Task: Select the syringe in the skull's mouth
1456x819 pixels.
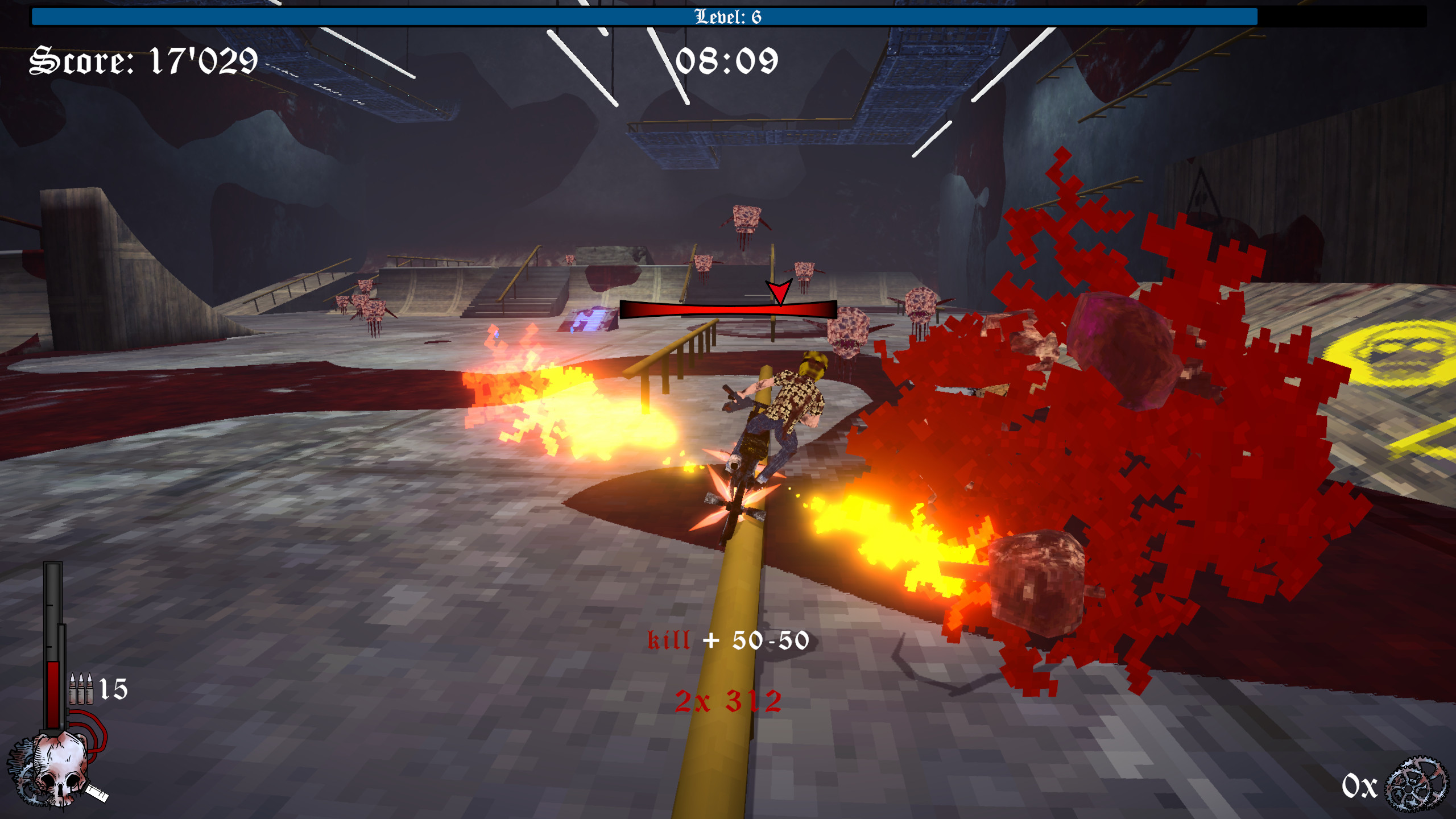Action: tap(97, 795)
